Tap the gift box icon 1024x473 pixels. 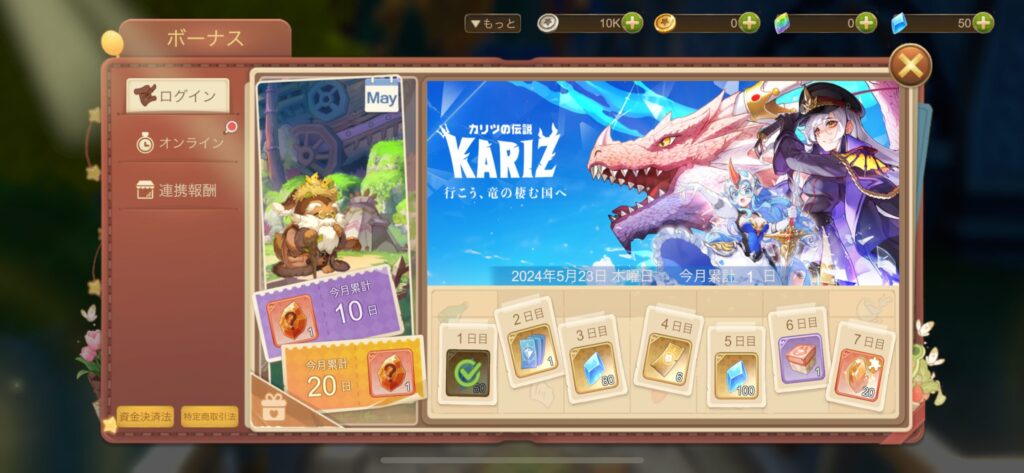270,406
